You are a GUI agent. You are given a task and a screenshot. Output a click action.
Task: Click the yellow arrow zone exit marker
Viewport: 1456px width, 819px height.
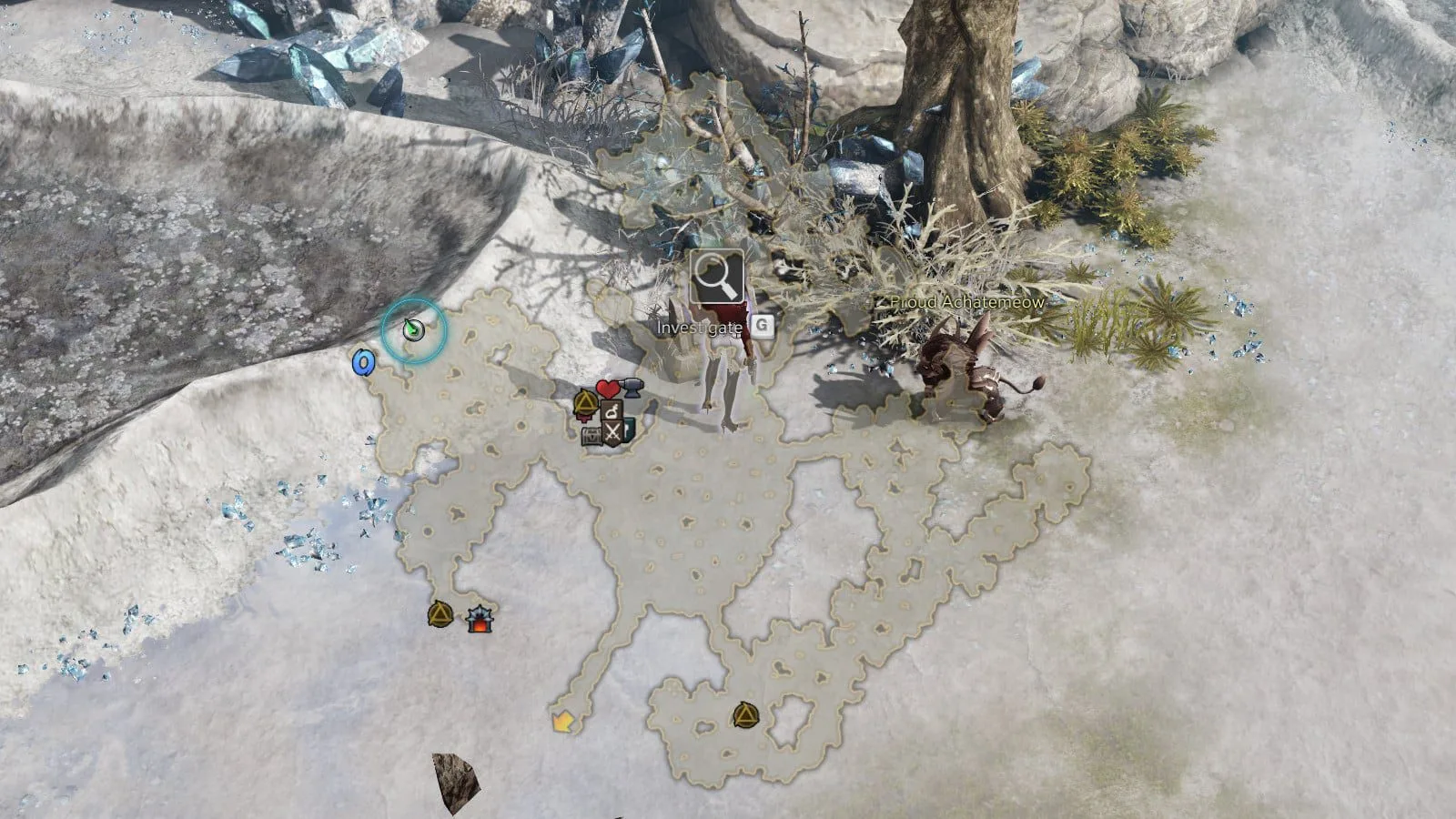pyautogui.click(x=563, y=723)
